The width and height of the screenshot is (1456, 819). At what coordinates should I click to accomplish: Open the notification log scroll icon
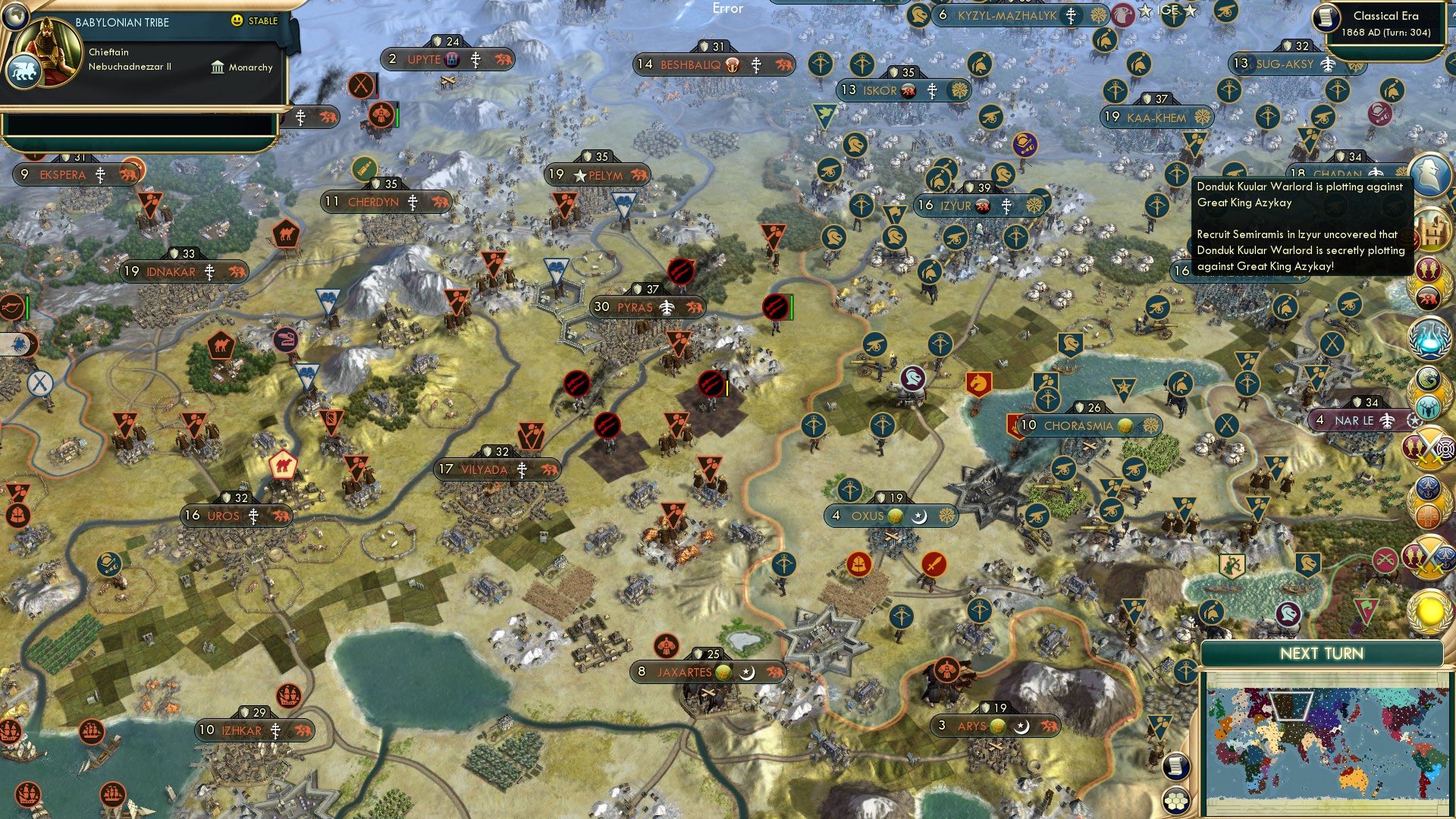(x=1175, y=767)
